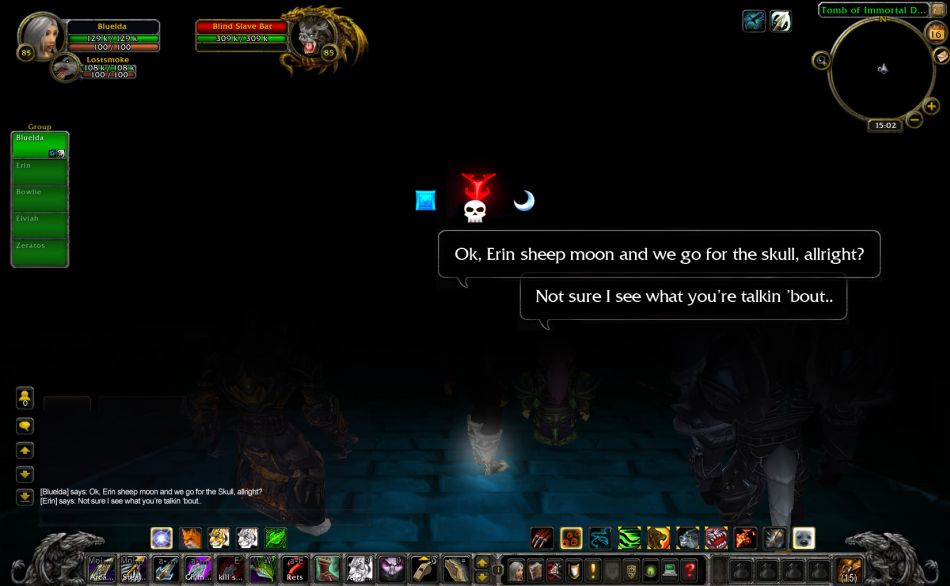Open the red question mark help button
Screen dimensions: 950x586
pyautogui.click(x=689, y=571)
